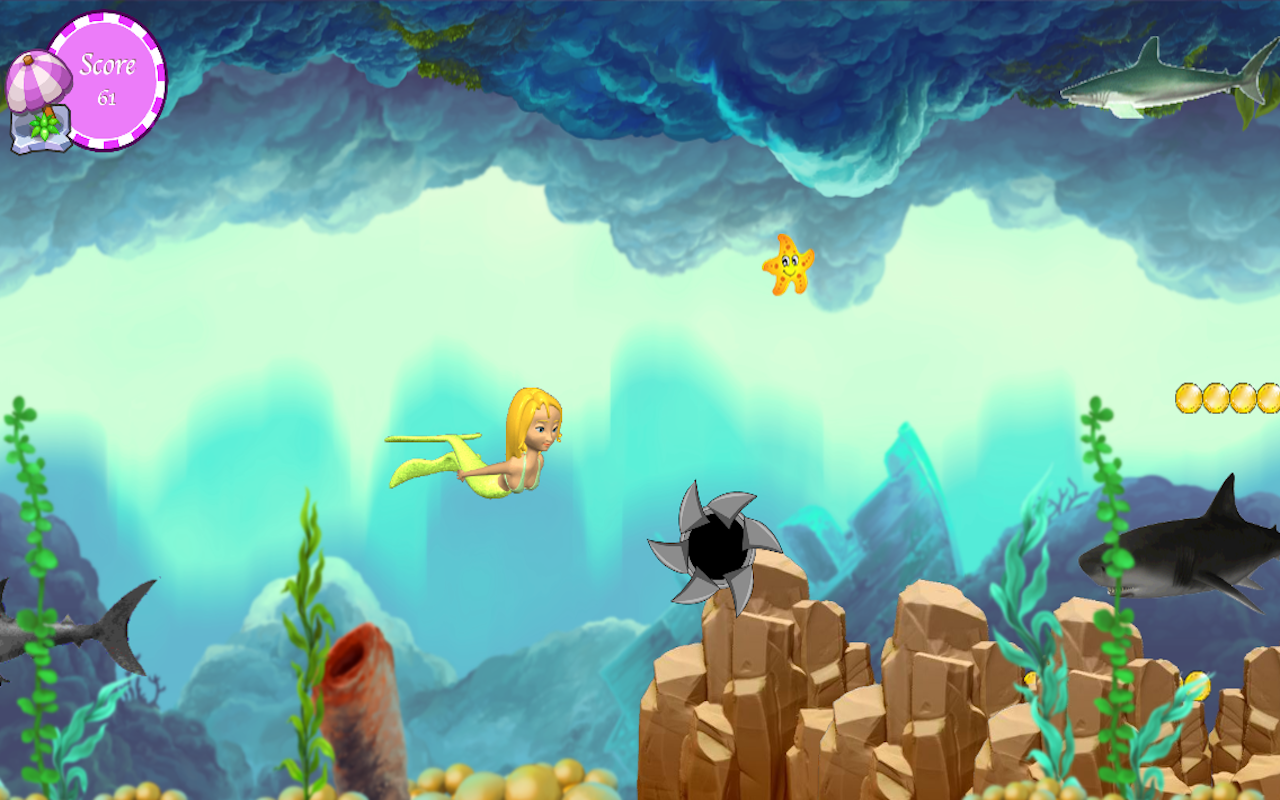
Task: Click the coin near the bottom right rocks
Action: [1196, 686]
